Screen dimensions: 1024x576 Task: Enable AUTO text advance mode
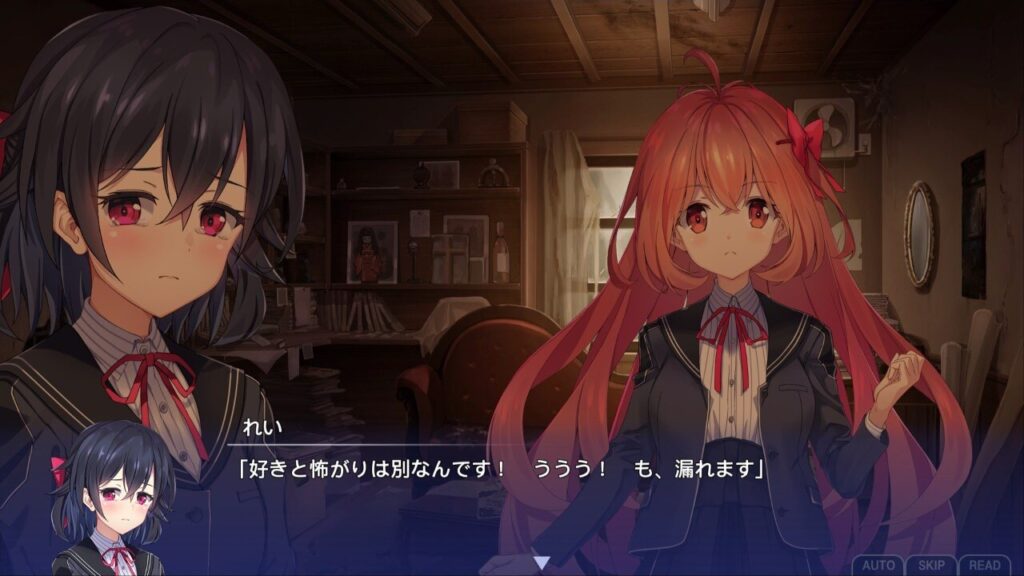coord(877,565)
